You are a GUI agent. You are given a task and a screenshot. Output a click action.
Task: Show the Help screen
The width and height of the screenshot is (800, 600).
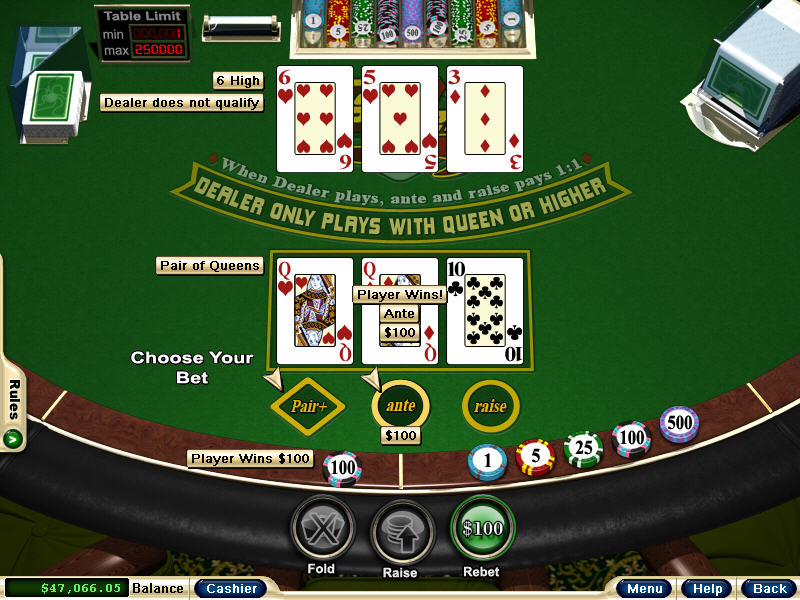(x=707, y=589)
